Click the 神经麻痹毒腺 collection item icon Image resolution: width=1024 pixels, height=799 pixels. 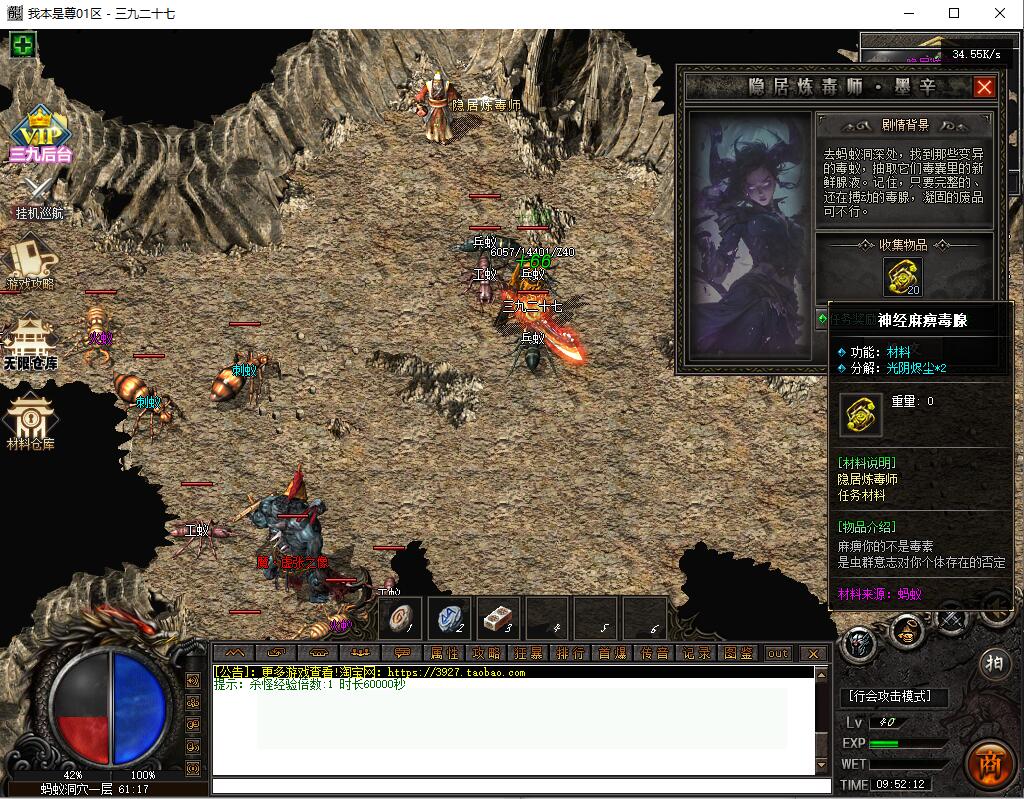[902, 277]
